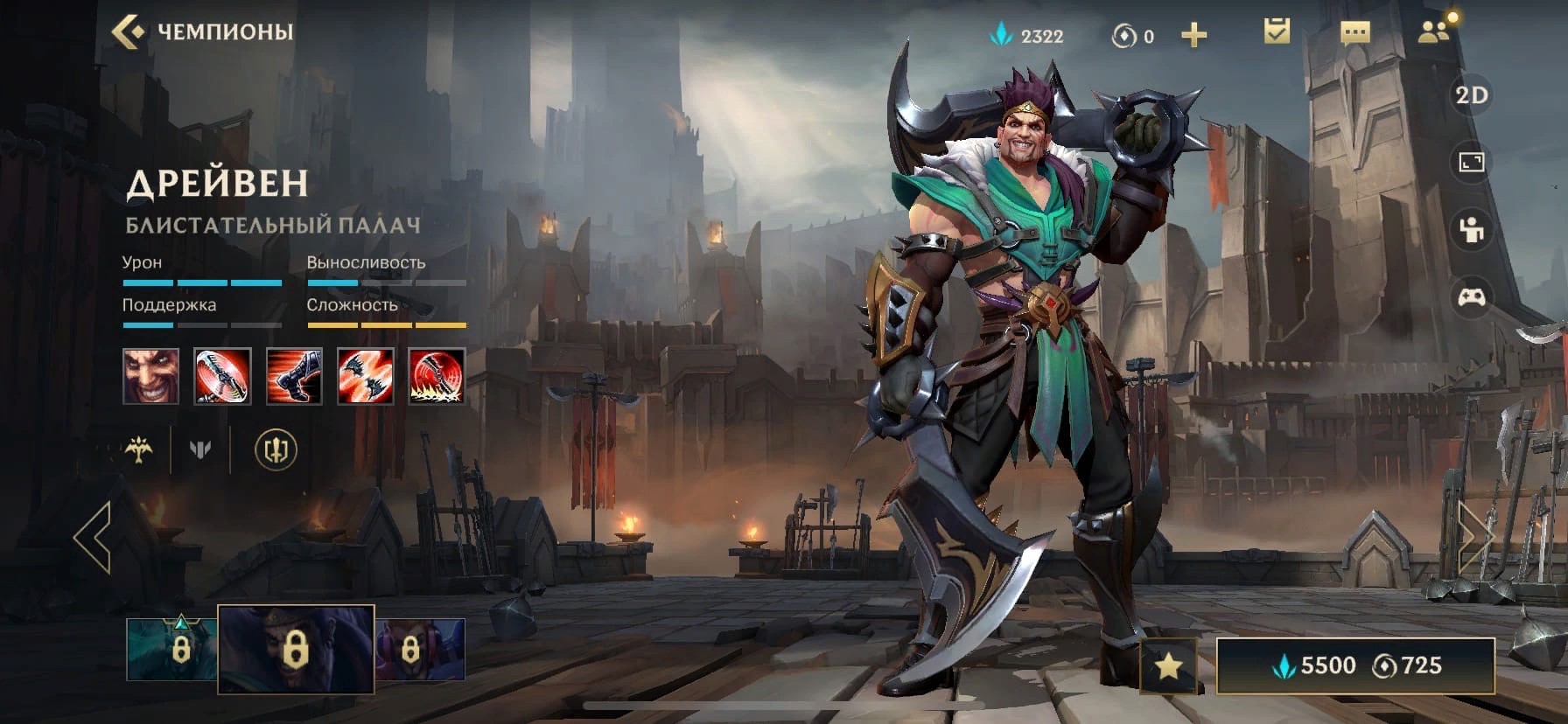This screenshot has height=724, width=1568.
Task: Select the Whirling Death ultimate icon
Action: coord(437,376)
